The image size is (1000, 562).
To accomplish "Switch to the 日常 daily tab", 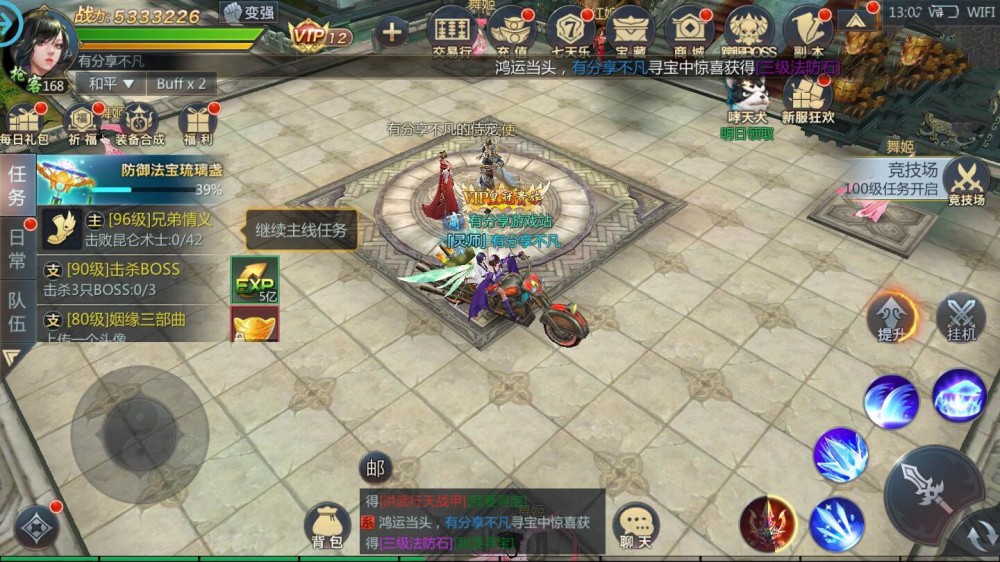I will [x=18, y=248].
